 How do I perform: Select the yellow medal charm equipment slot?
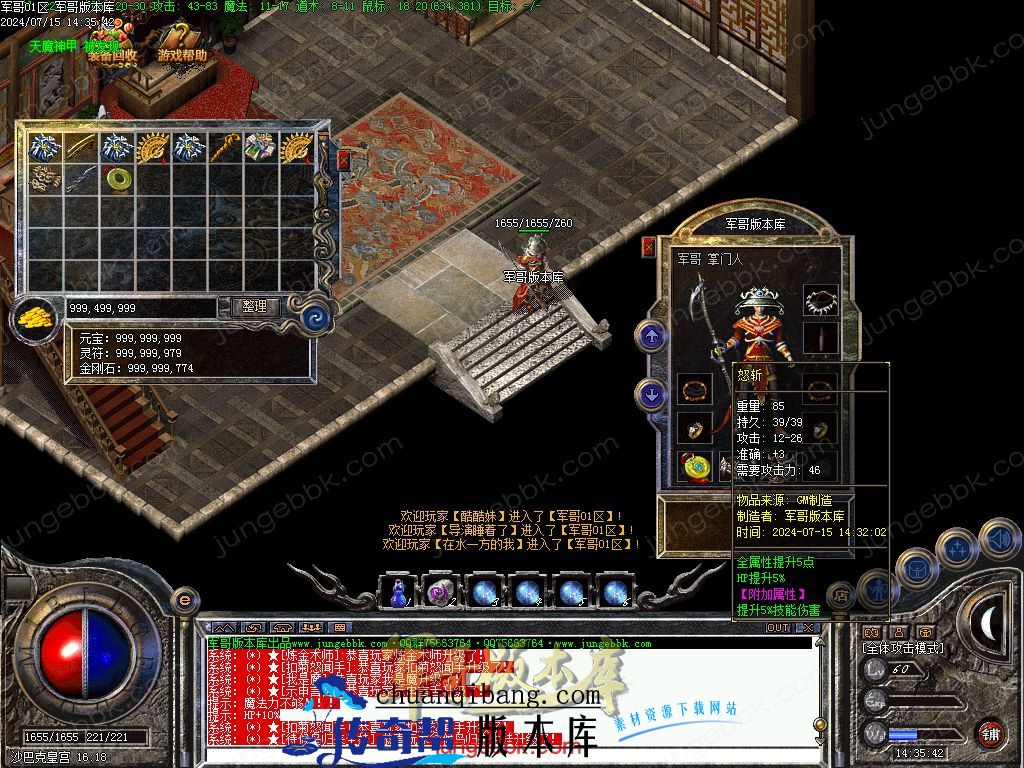tap(693, 467)
